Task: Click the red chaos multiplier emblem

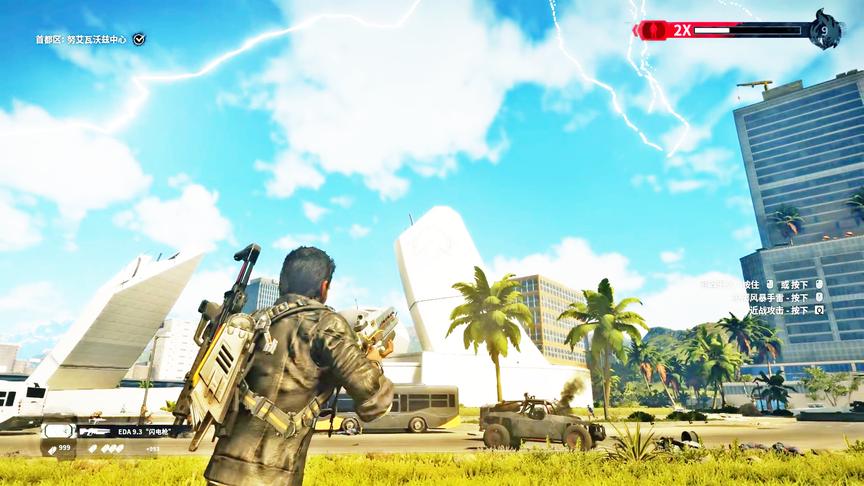Action: coord(652,30)
